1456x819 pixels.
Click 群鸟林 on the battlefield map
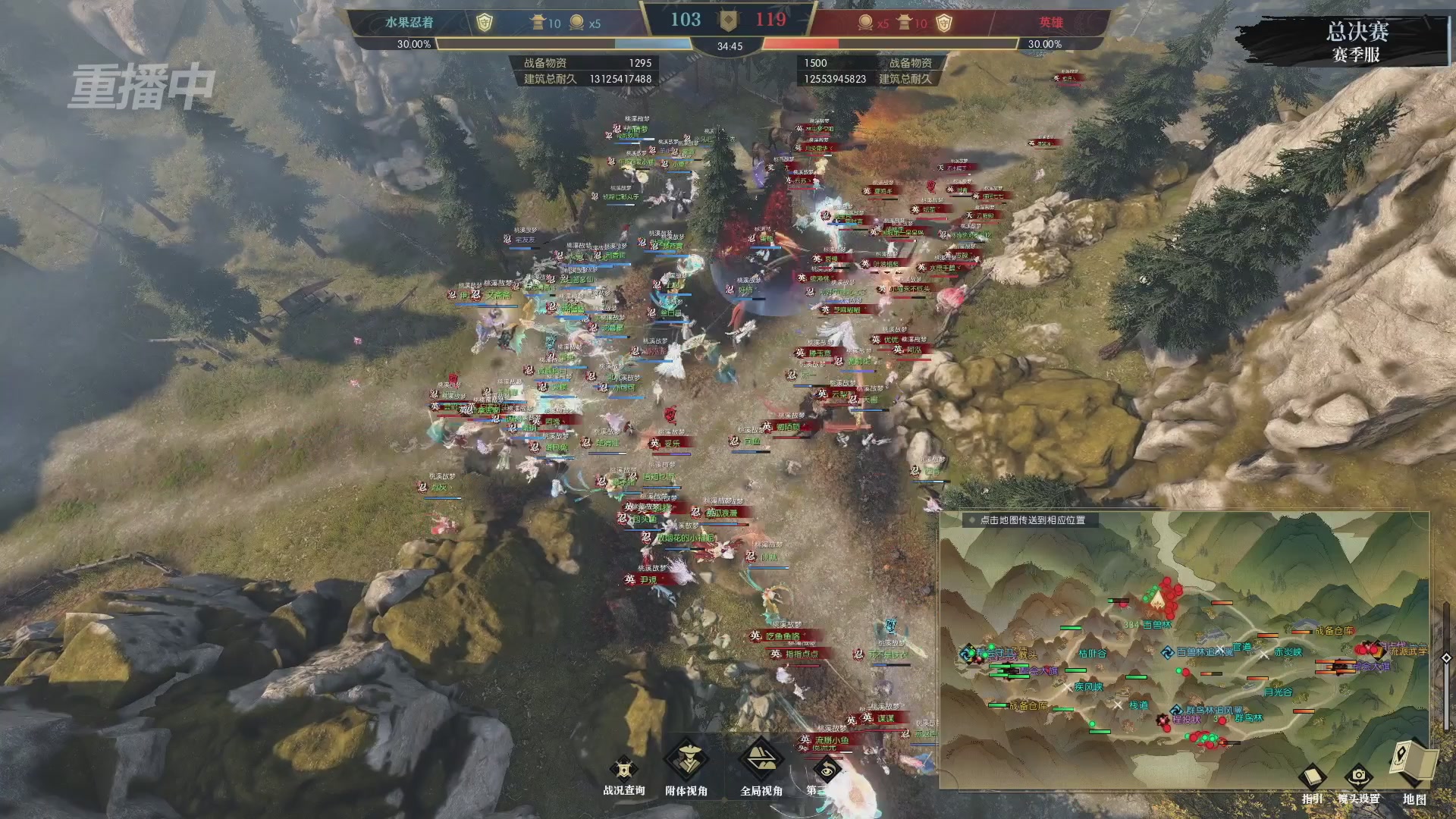(x=1248, y=717)
